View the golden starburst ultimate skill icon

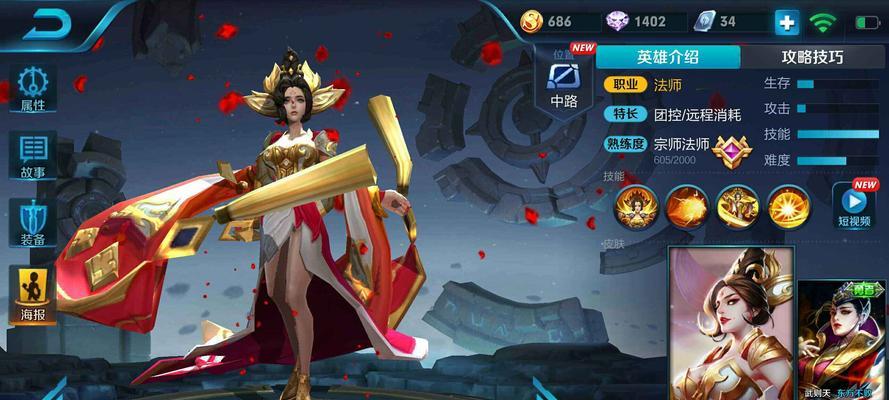789,206
